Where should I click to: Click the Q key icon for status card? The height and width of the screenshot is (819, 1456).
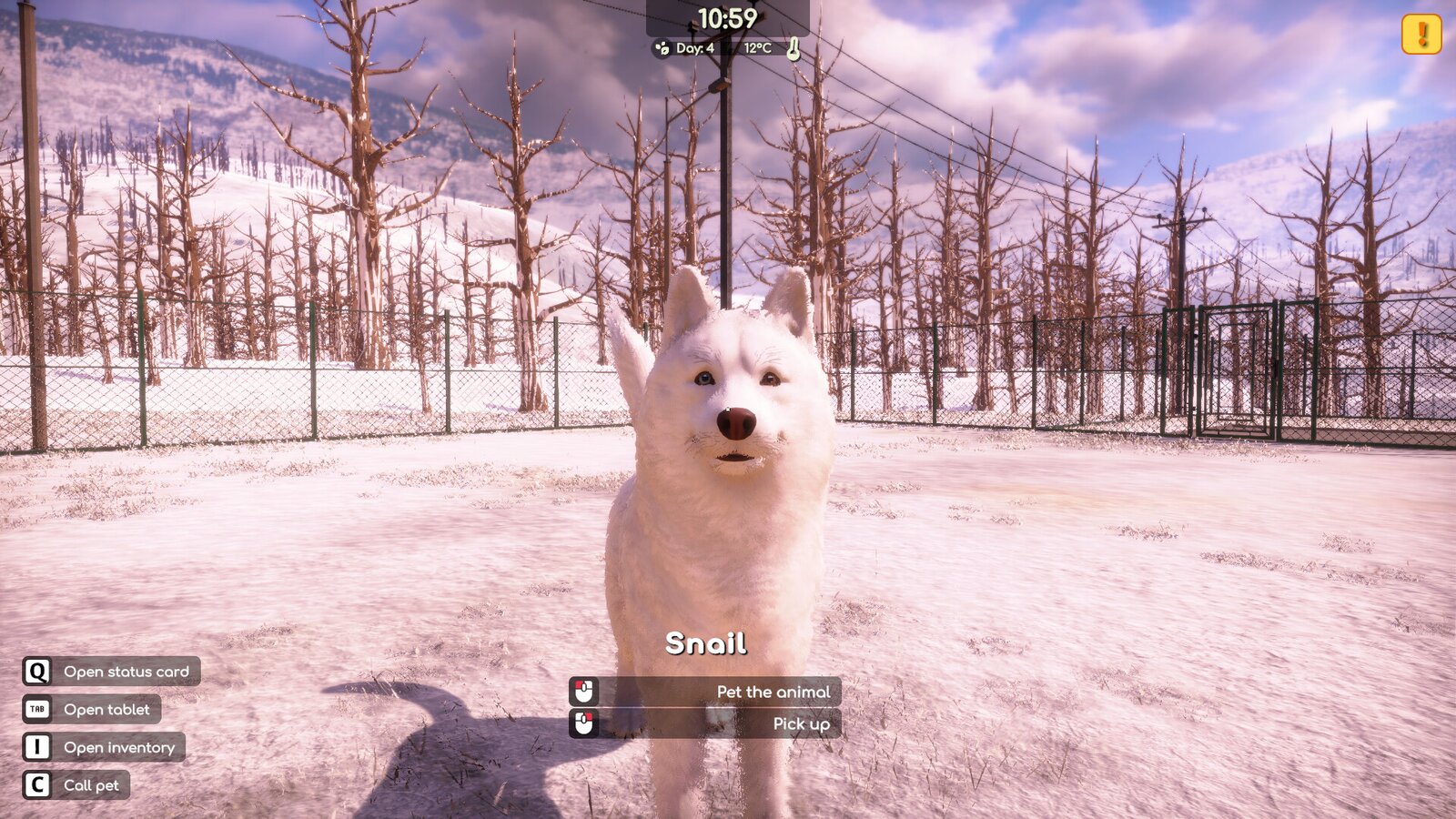(36, 672)
